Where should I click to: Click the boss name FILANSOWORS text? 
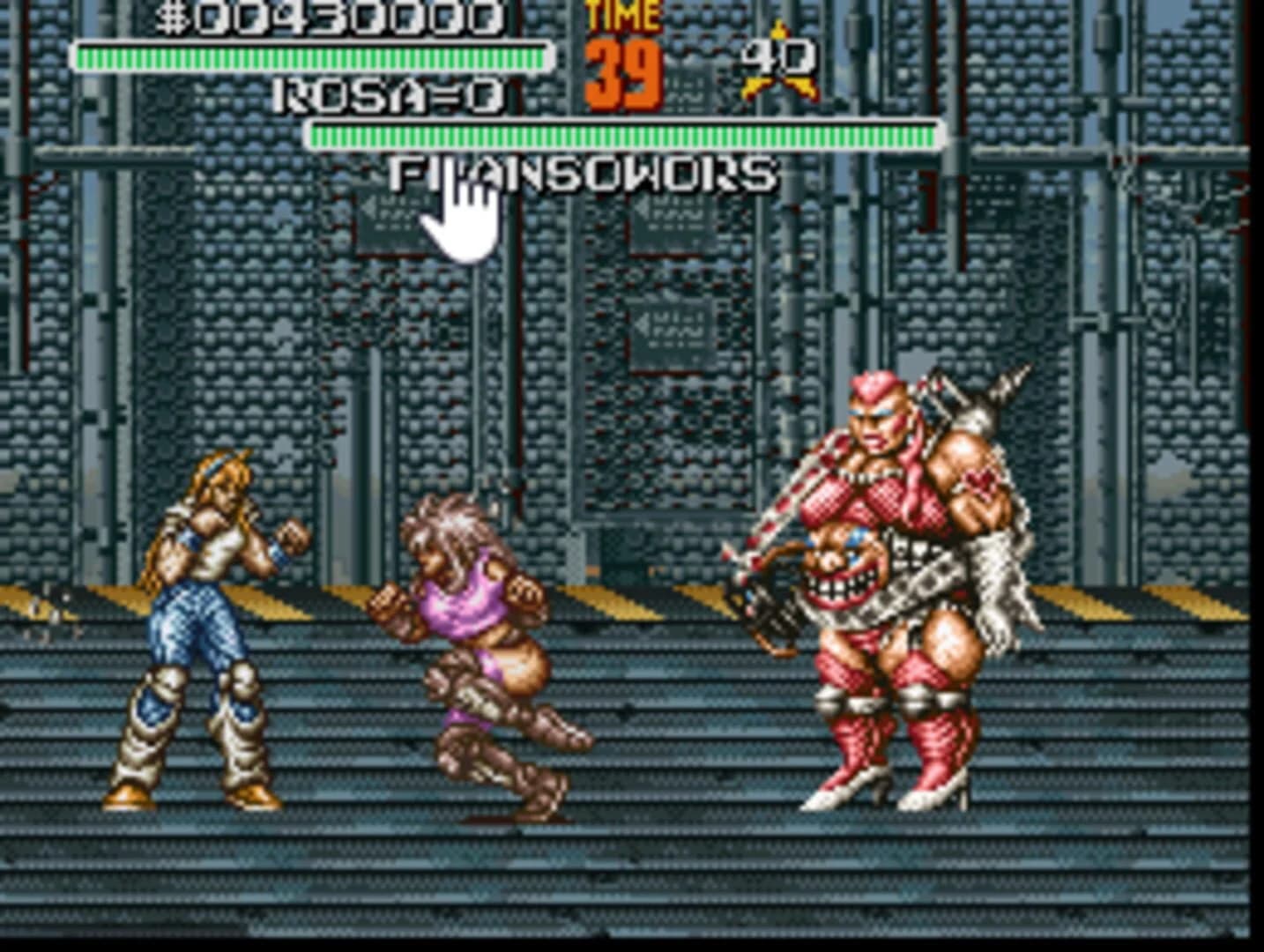pyautogui.click(x=582, y=175)
